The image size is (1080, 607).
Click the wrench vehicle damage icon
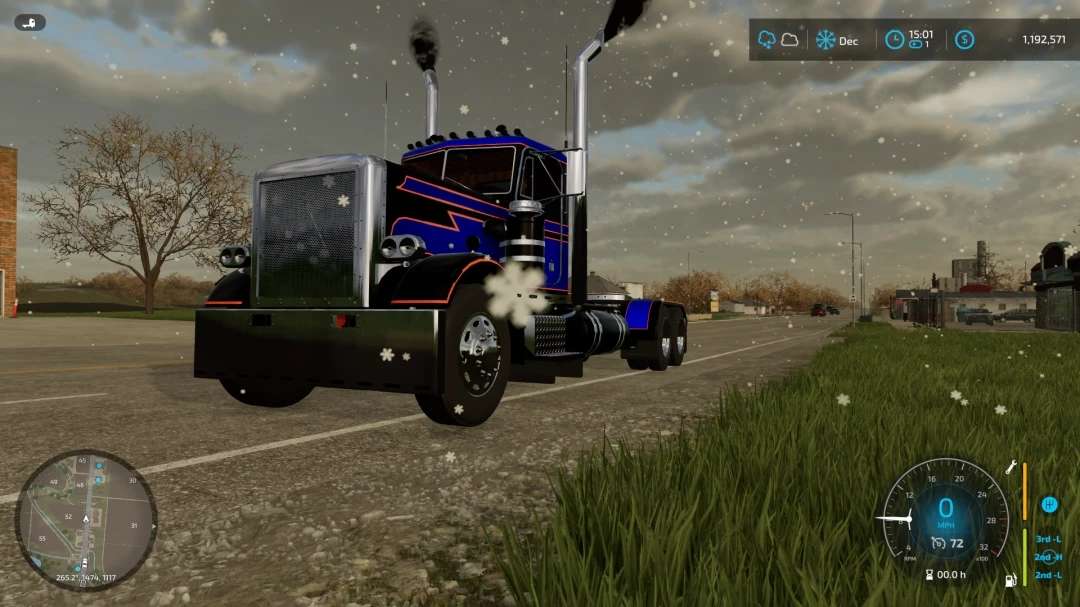tap(1011, 467)
